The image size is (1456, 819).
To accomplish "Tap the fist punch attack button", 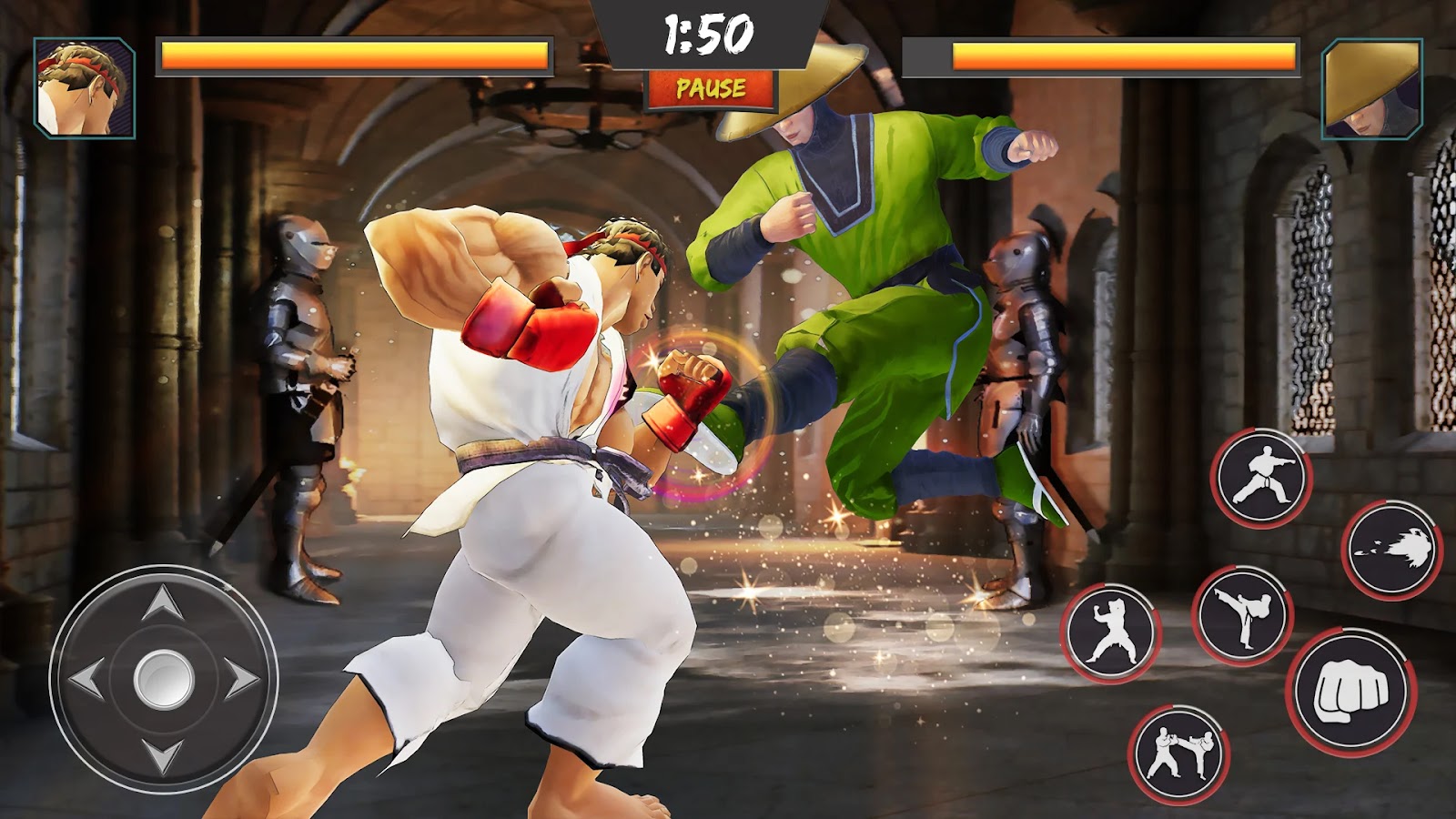I will pos(1351,692).
